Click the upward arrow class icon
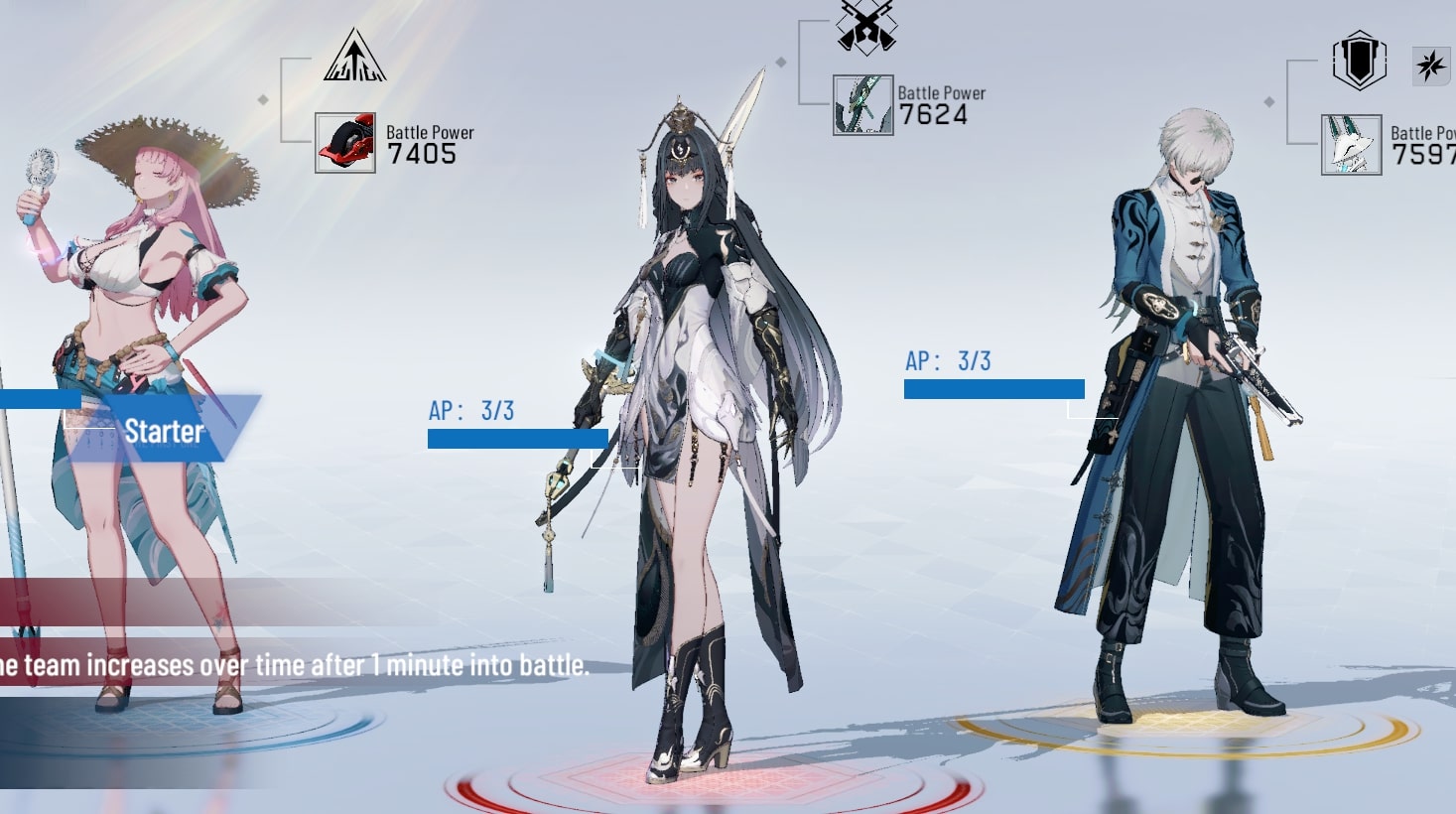Viewport: 1456px width, 814px height. (x=354, y=56)
